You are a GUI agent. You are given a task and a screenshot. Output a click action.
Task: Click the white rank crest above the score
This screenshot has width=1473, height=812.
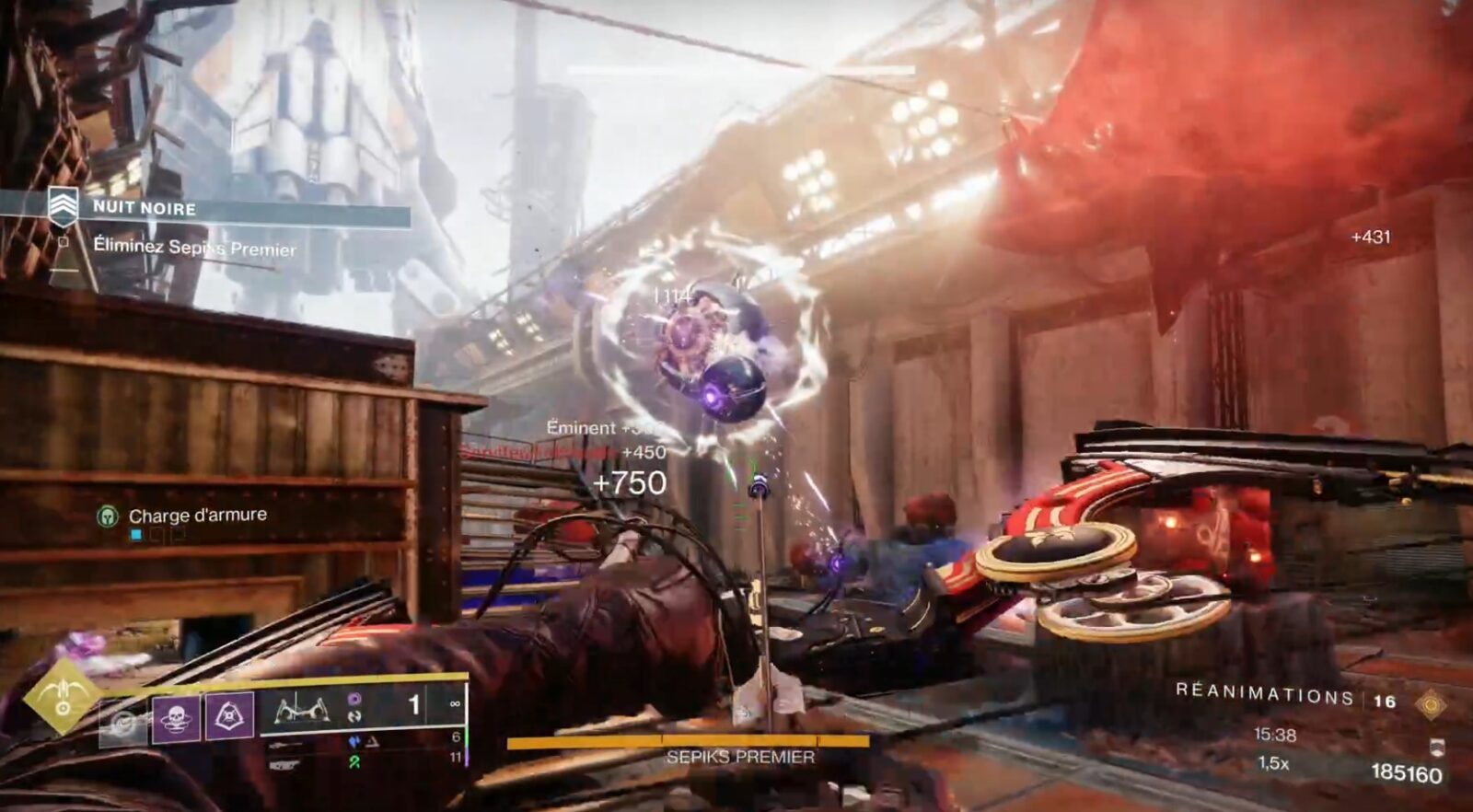[x=1436, y=748]
